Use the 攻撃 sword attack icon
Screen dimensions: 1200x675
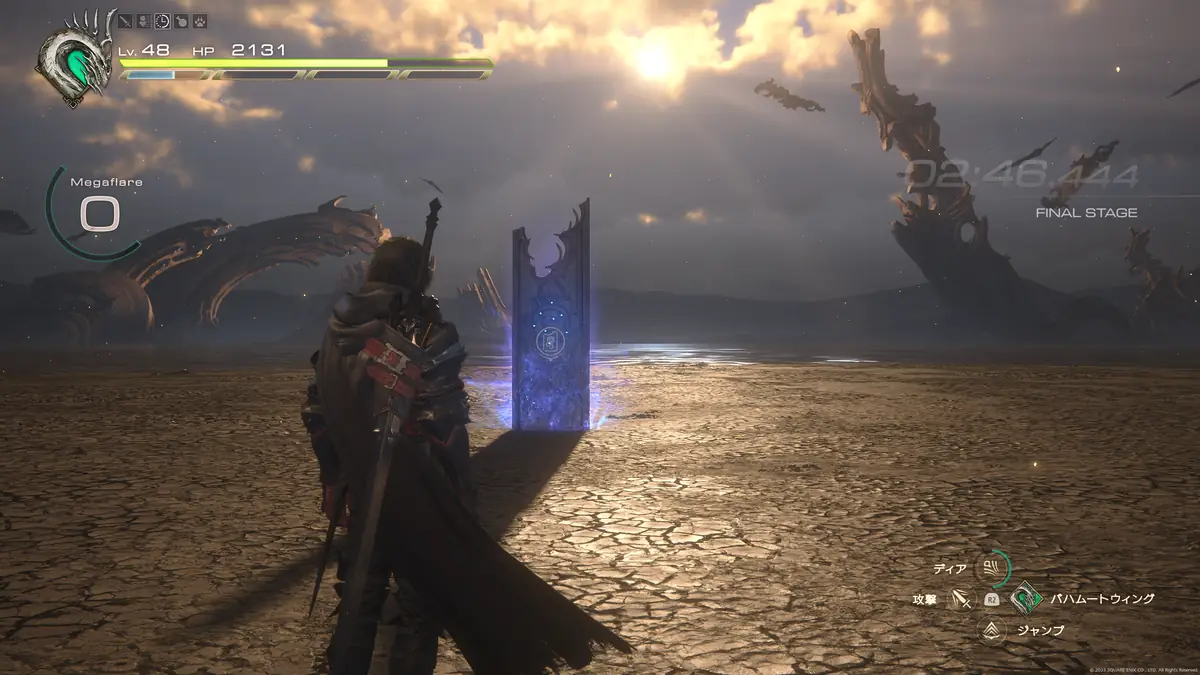(x=961, y=599)
